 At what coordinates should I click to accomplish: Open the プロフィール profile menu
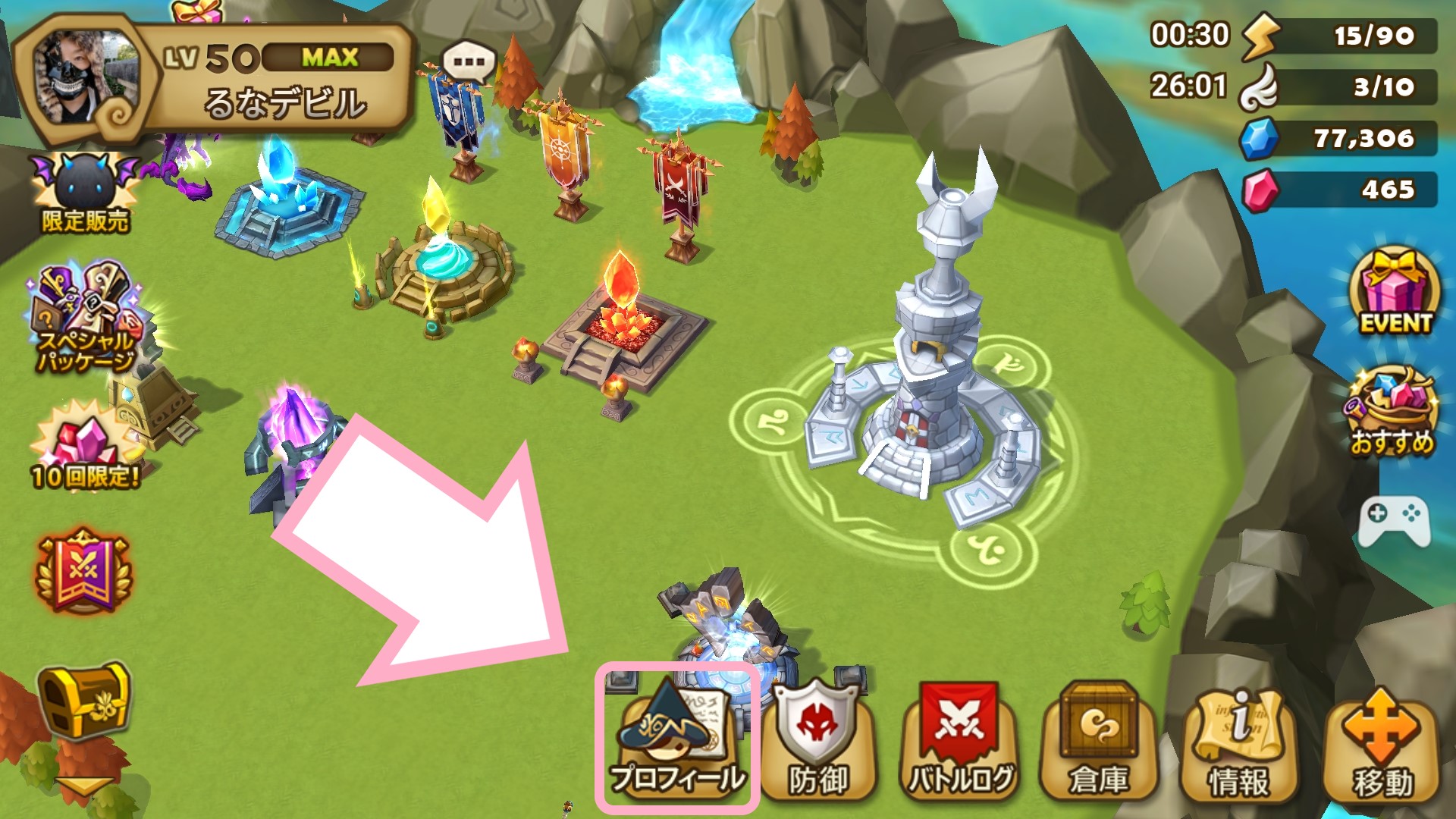pyautogui.click(x=676, y=739)
